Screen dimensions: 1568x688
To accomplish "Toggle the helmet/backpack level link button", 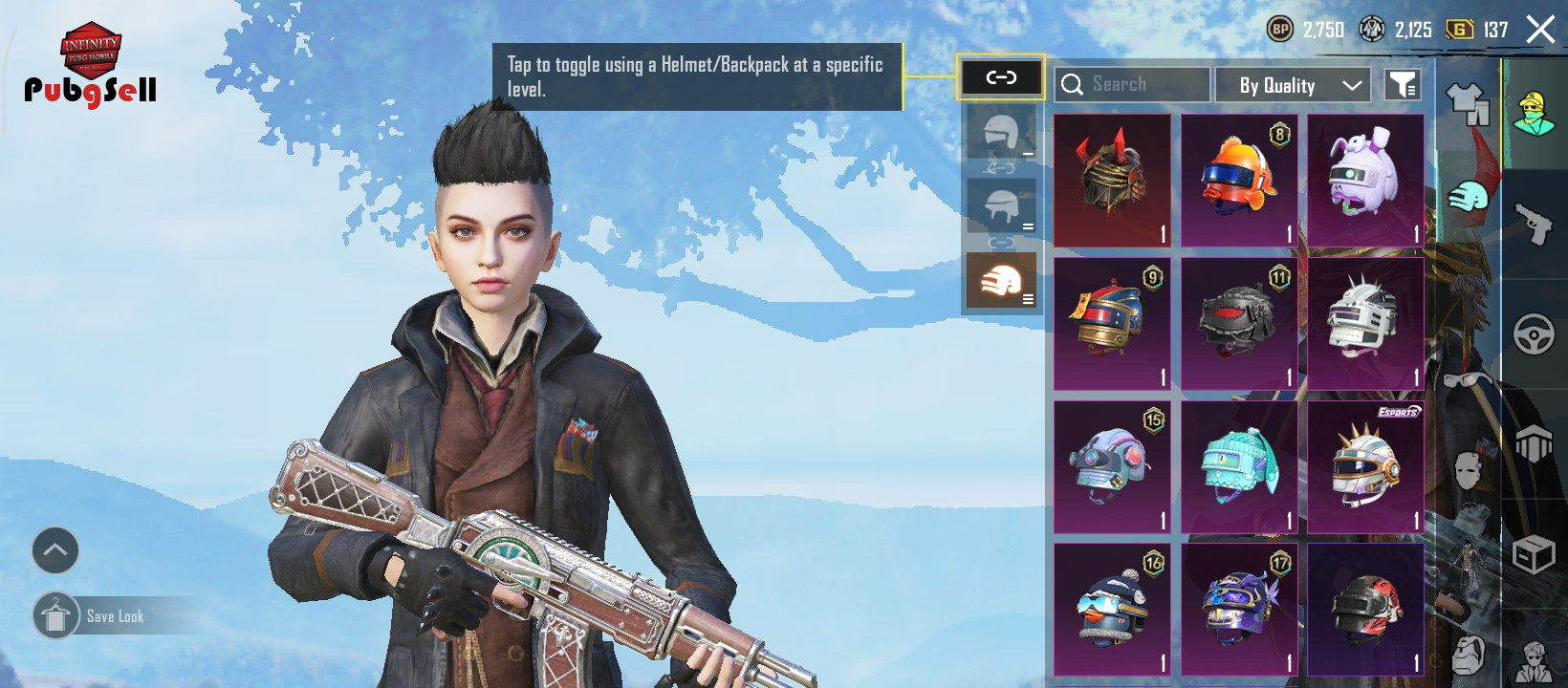I will pyautogui.click(x=1001, y=77).
